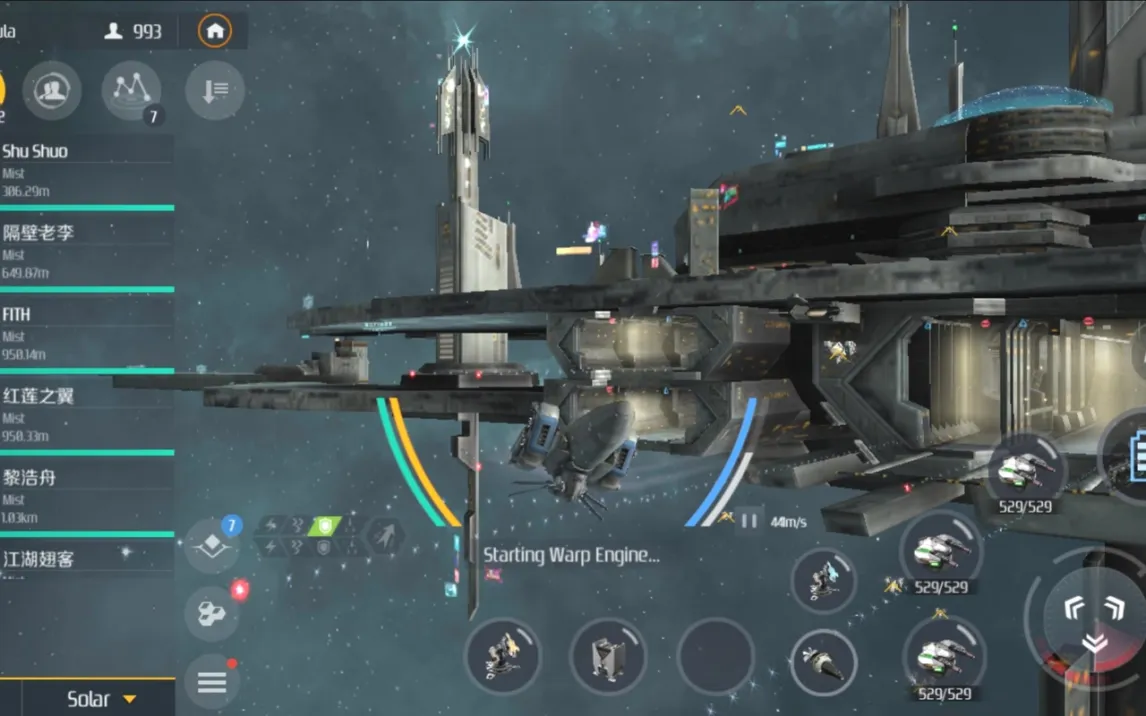This screenshot has height=716, width=1146.
Task: Activate the blue-tipped turret module
Action: 823,580
